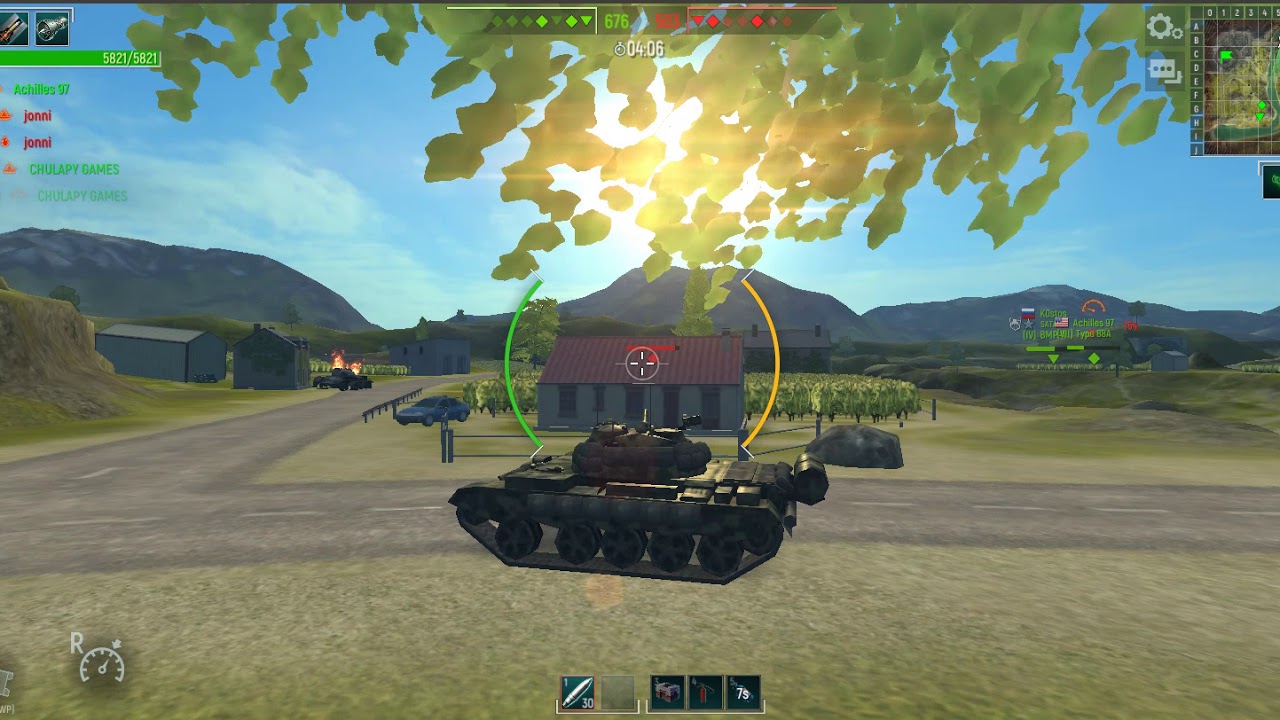Select the shell ammo slot with 30 rounds
The image size is (1280, 720).
coord(577,693)
